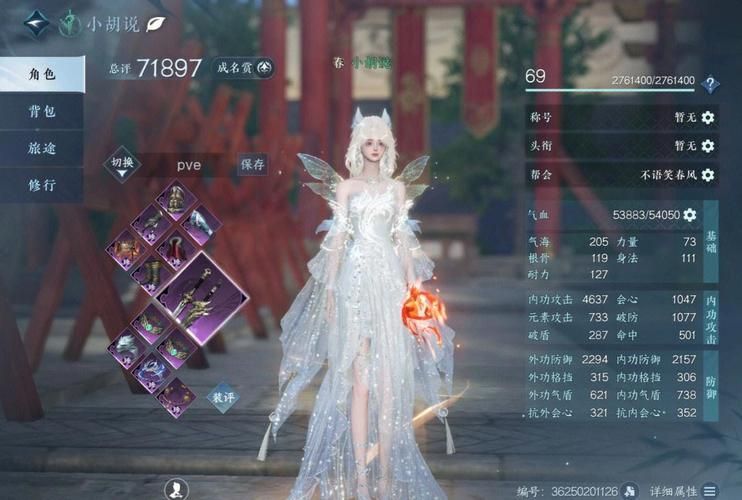Copy the character ID number icon
742x500 pixels.
click(x=630, y=490)
